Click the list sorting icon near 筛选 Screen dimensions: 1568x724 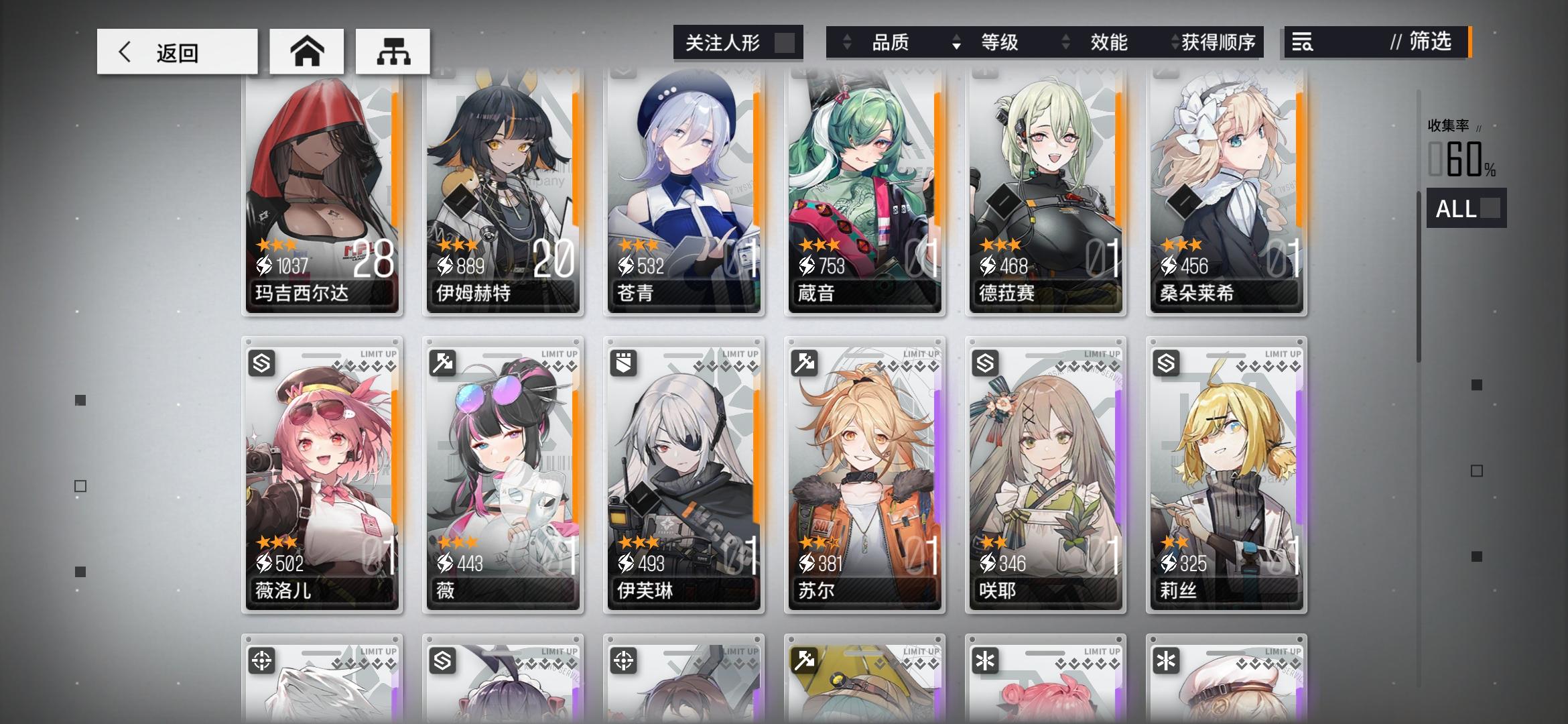1302,43
